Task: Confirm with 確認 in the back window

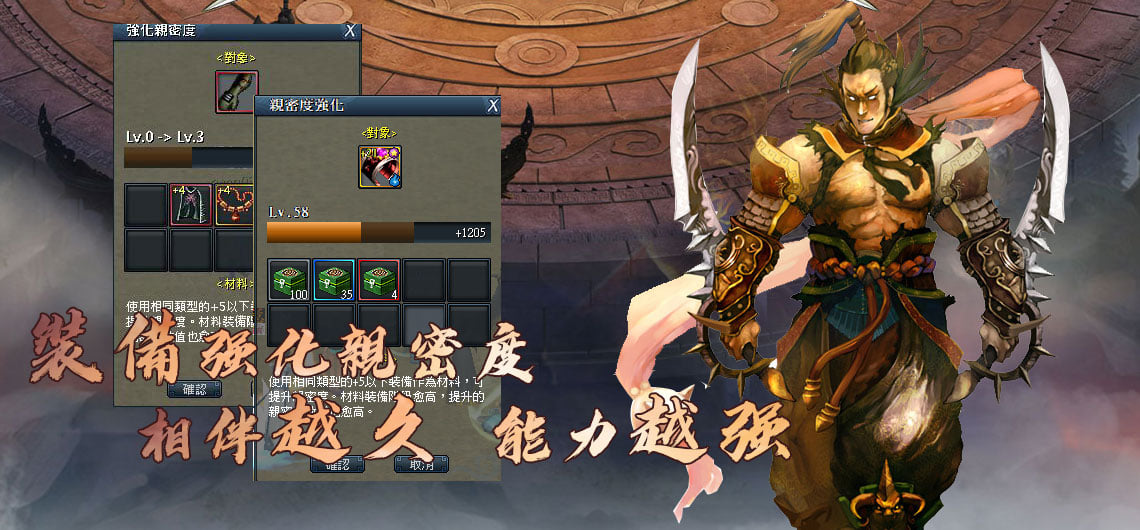Action: coord(195,389)
